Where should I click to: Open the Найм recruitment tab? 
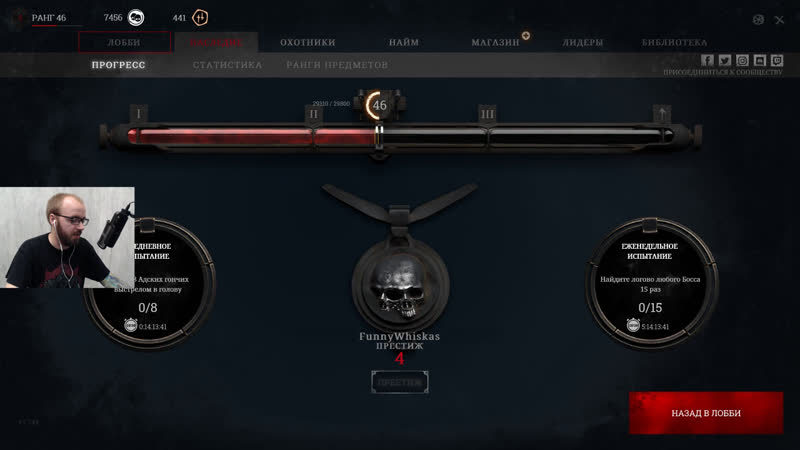tap(404, 42)
